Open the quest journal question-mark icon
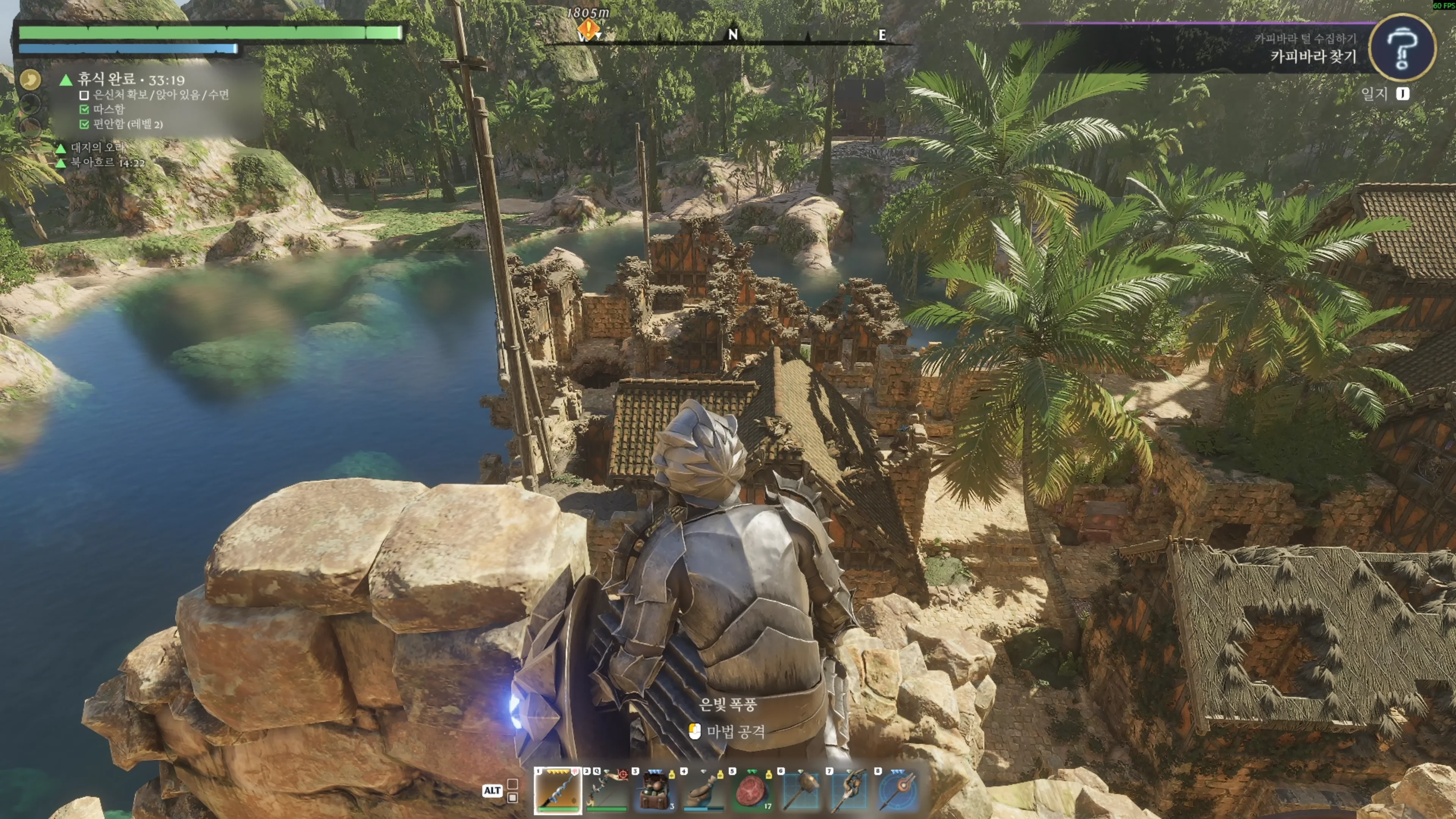1456x819 pixels. [1403, 49]
